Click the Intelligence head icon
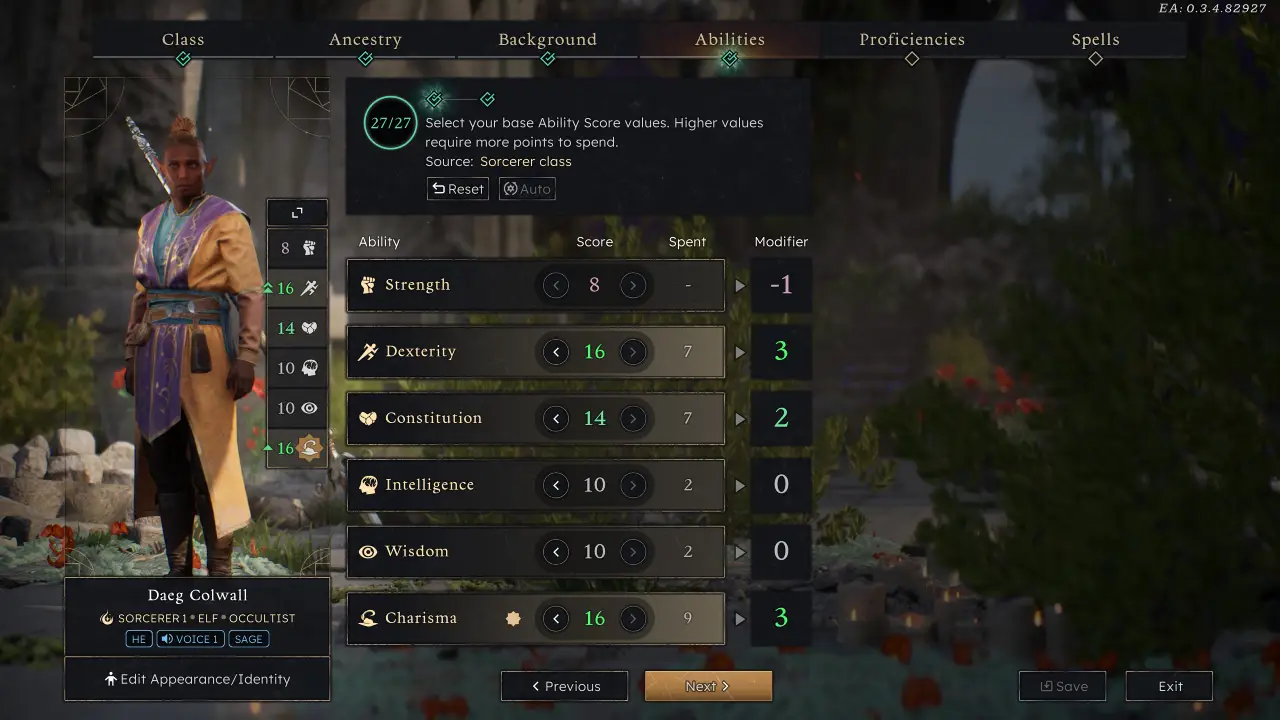Viewport: 1280px width, 720px height. coord(368,485)
